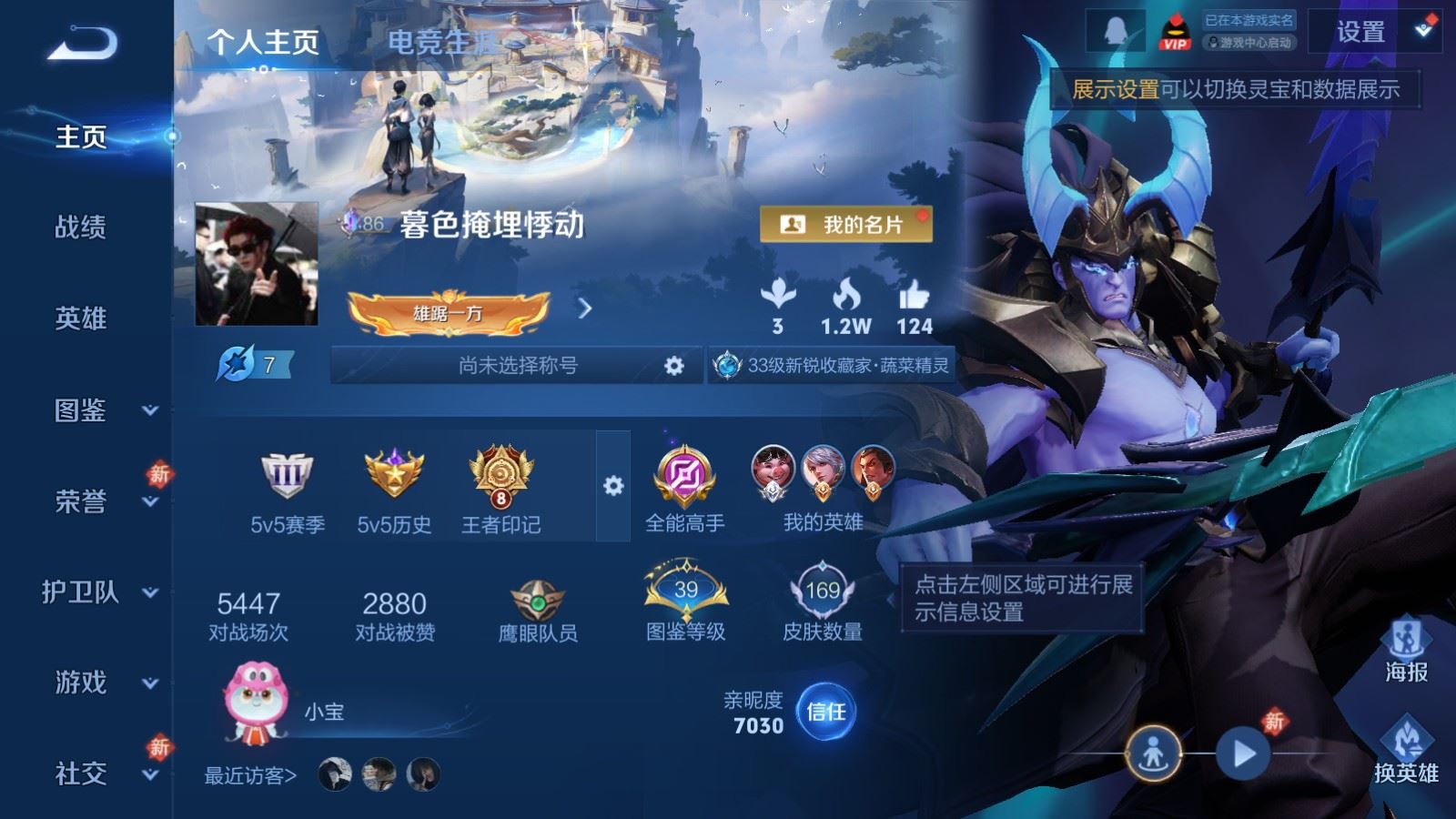Select 战绩 in the left sidebar
Image resolution: width=1456 pixels, height=819 pixels.
pos(80,228)
